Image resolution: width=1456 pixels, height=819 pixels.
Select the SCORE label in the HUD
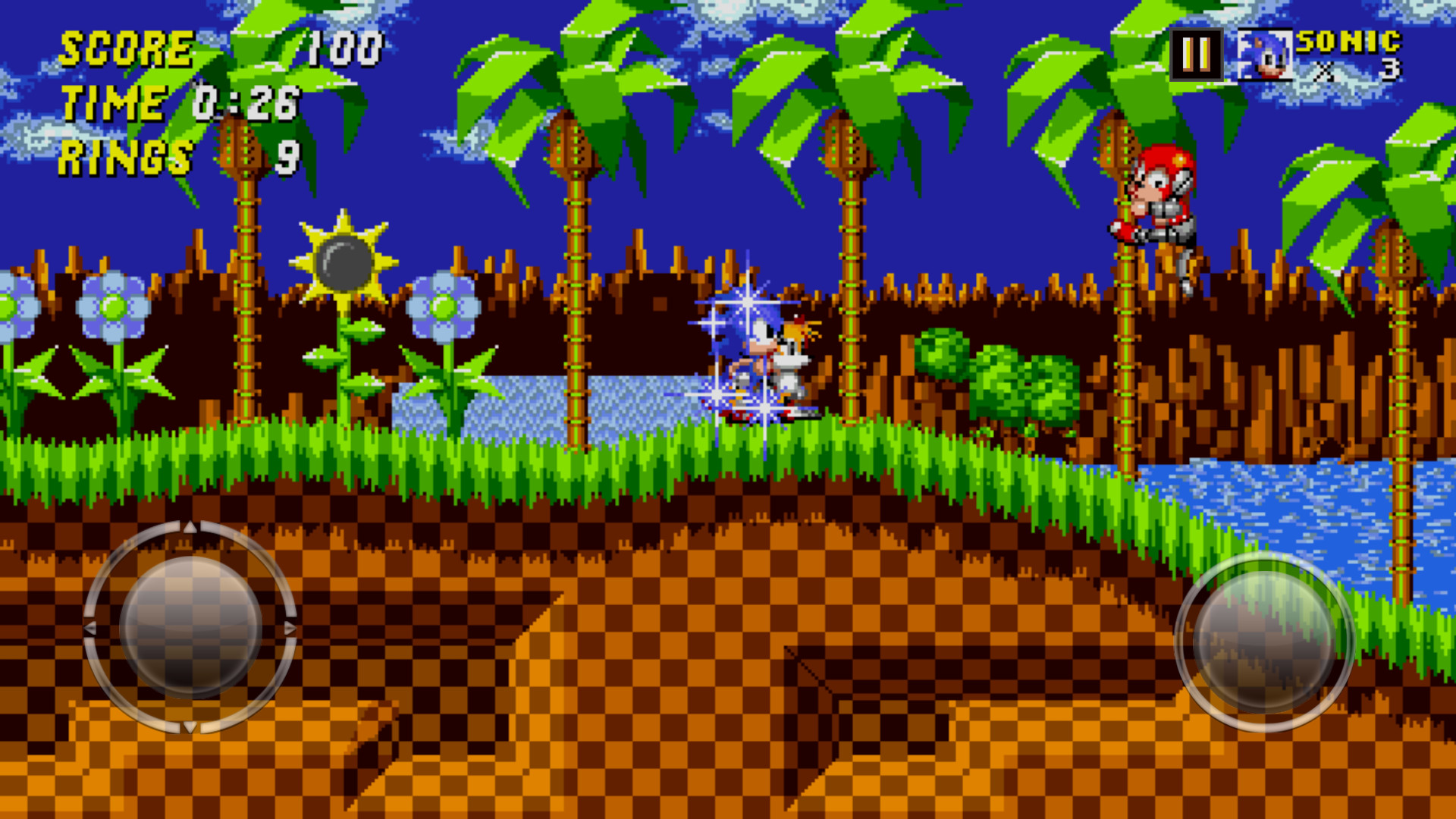[125, 51]
